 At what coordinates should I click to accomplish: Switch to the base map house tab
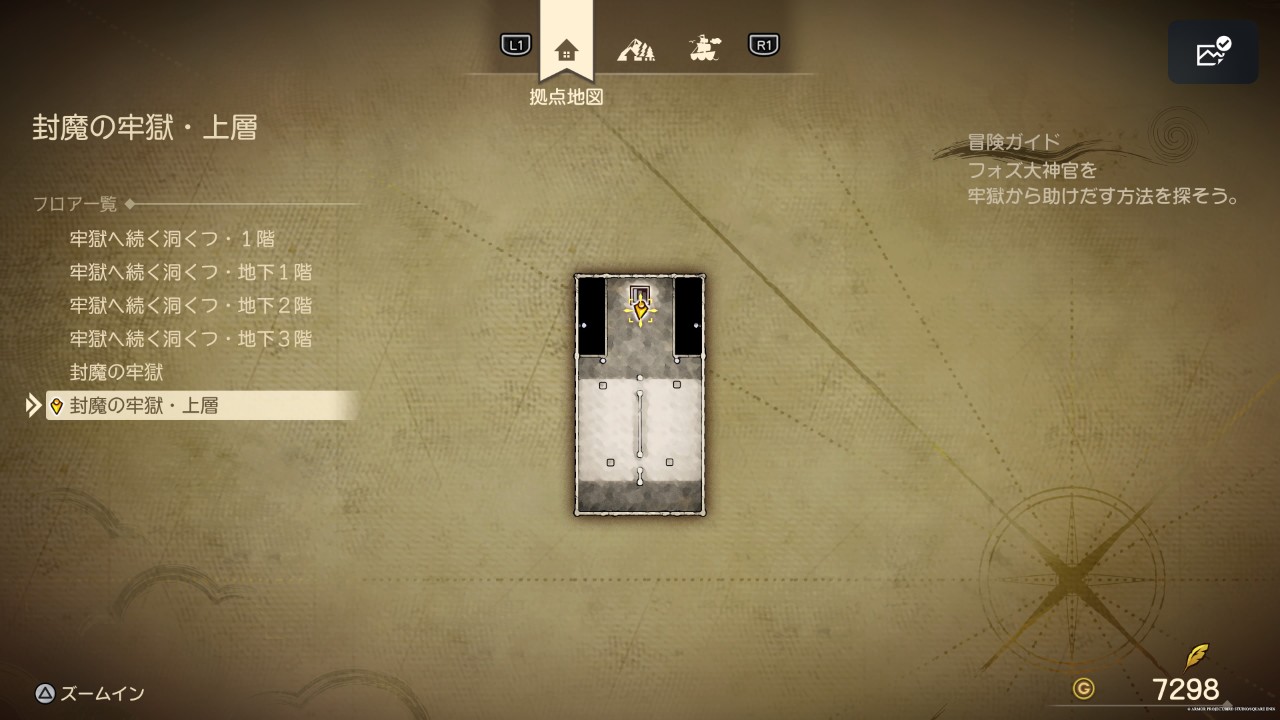pos(566,48)
